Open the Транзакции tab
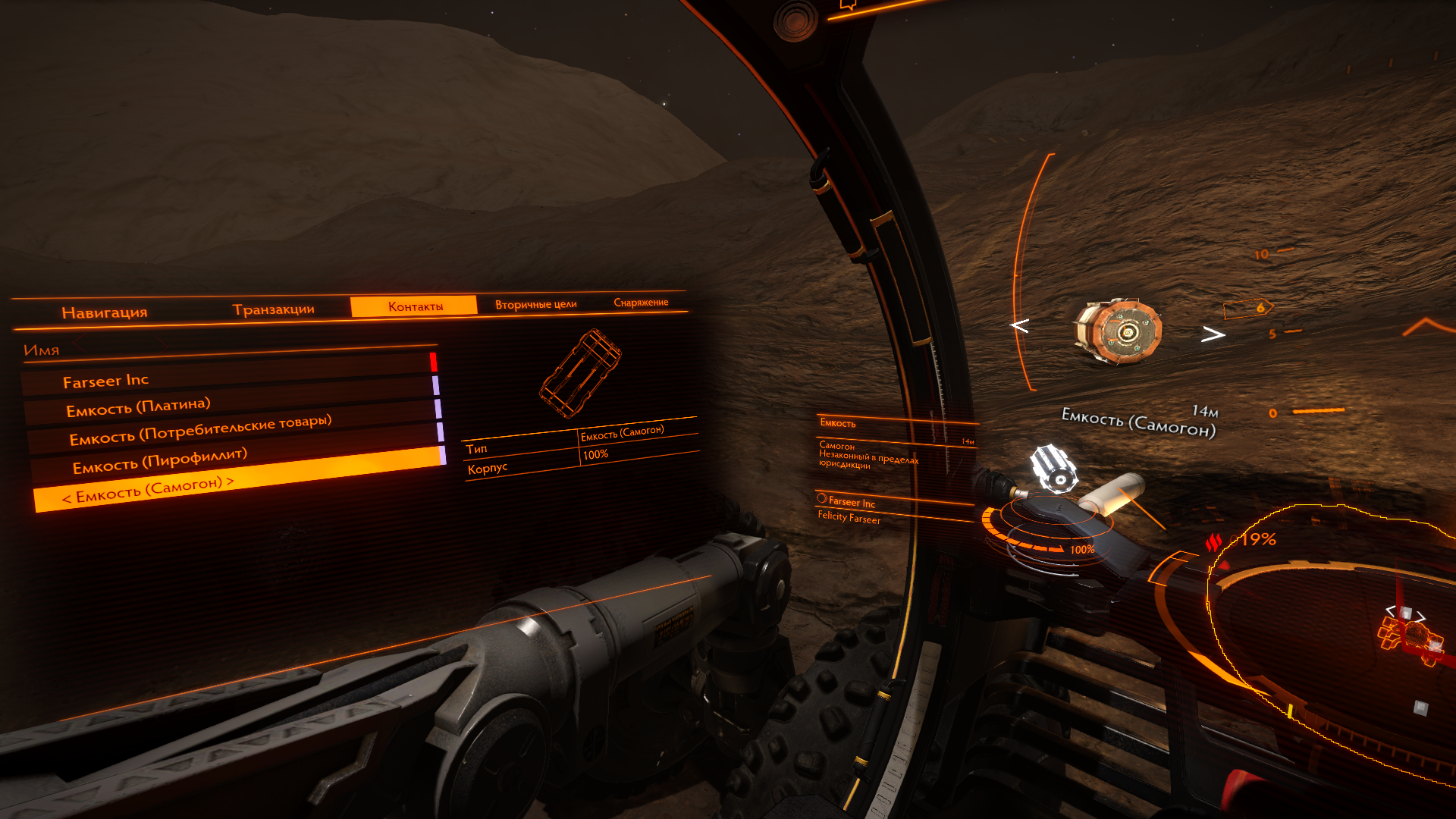 [273, 309]
